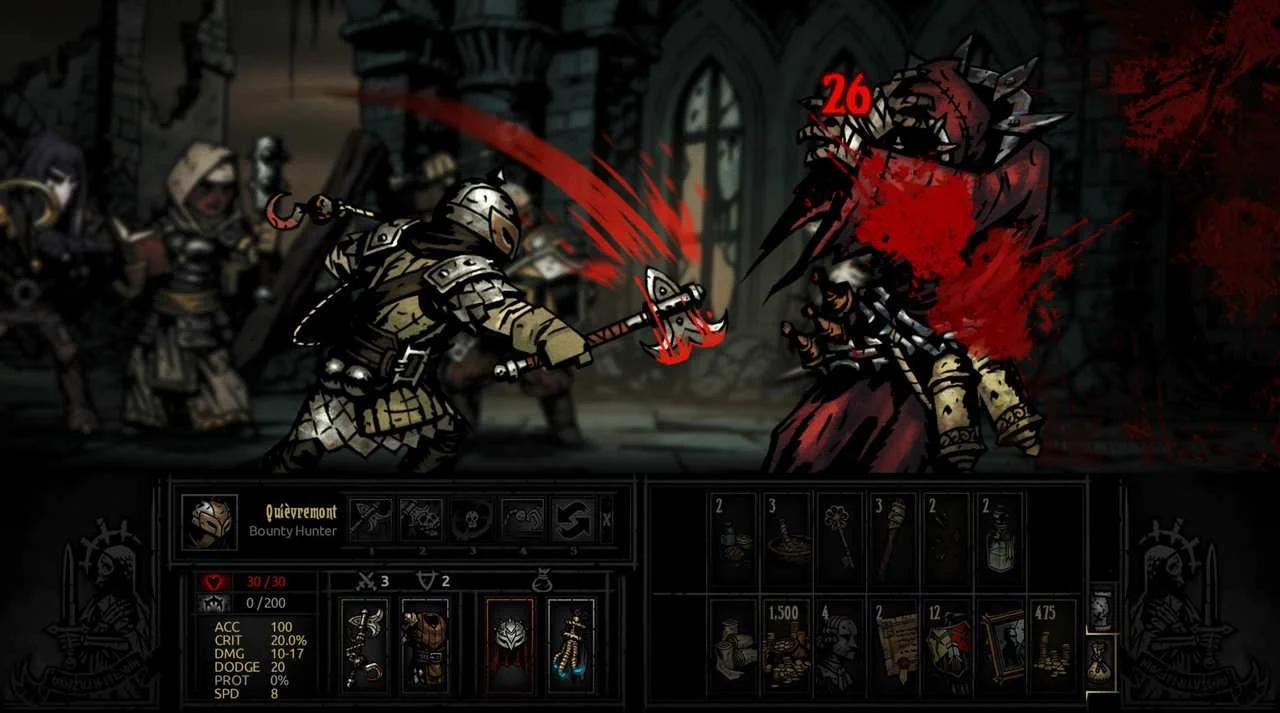This screenshot has width=1280, height=713.
Task: Select the swap position arrows skill
Action: pyautogui.click(x=573, y=520)
